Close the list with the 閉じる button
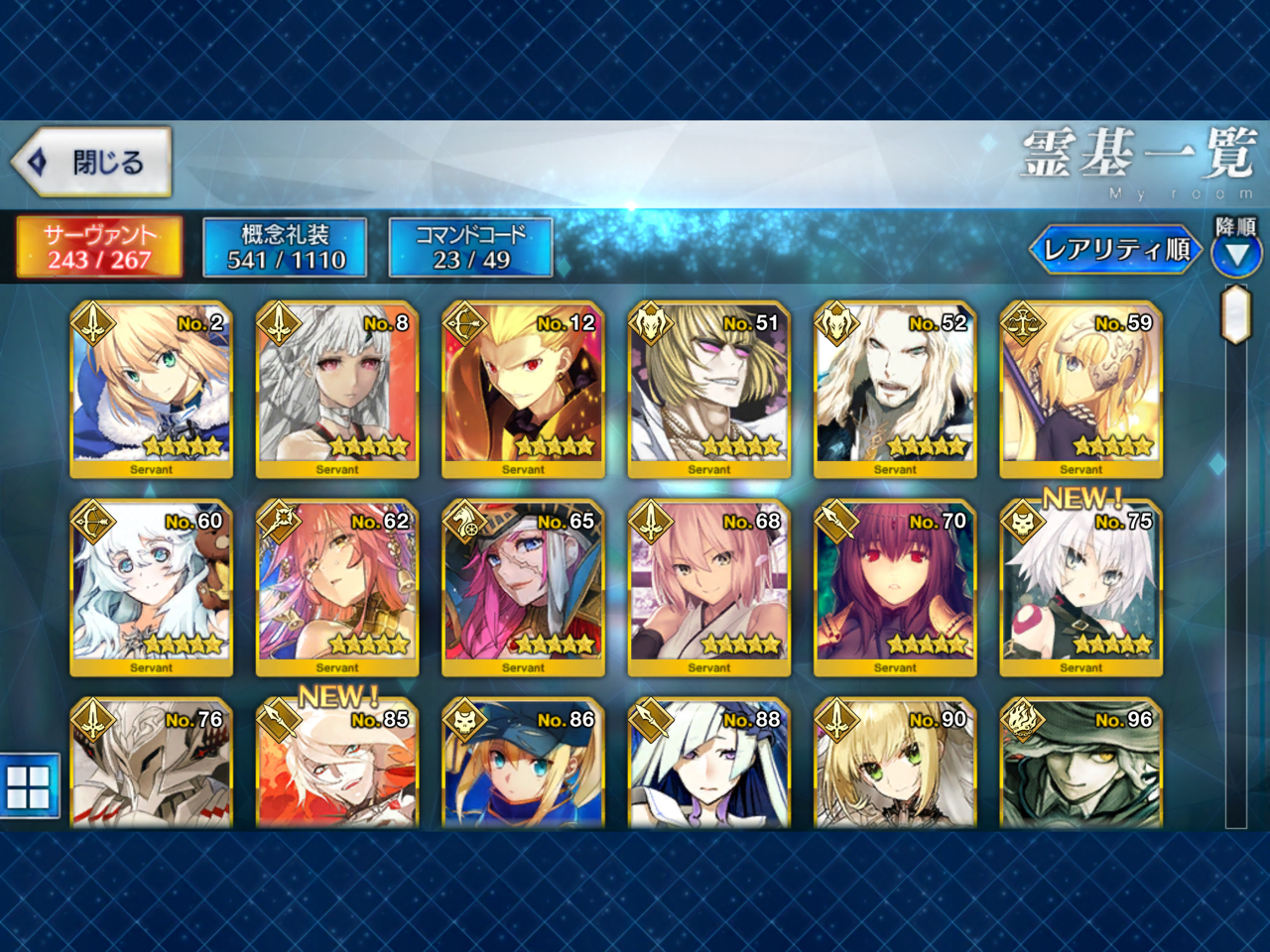Screen dimensions: 1270x952 (91, 162)
